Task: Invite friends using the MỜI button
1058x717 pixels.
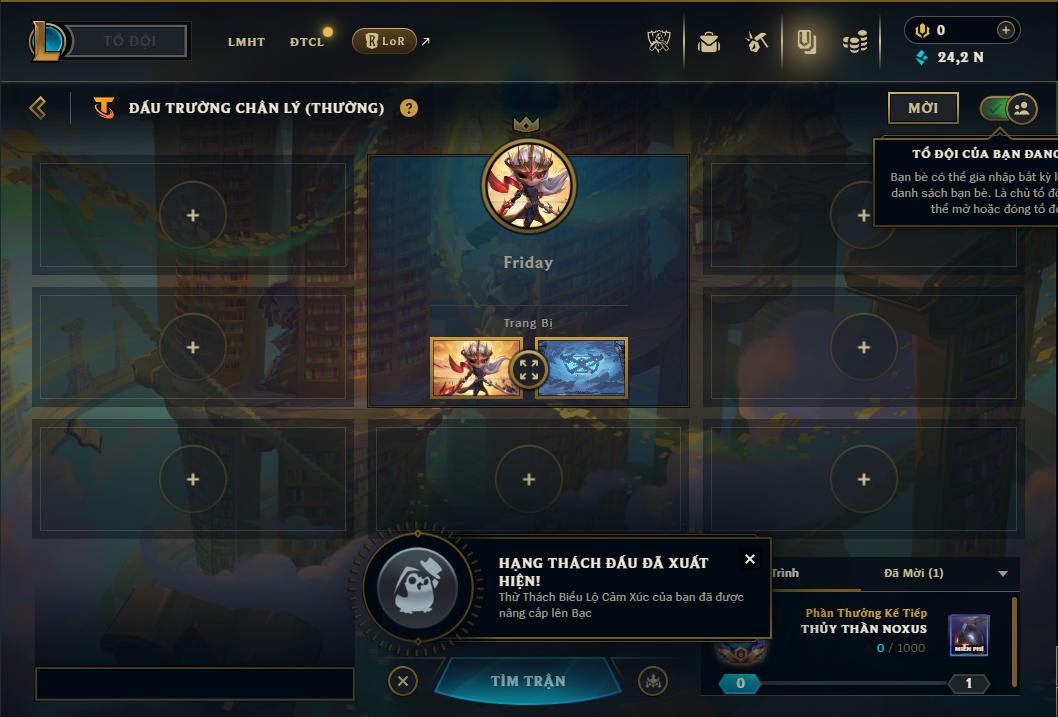Action: (922, 108)
